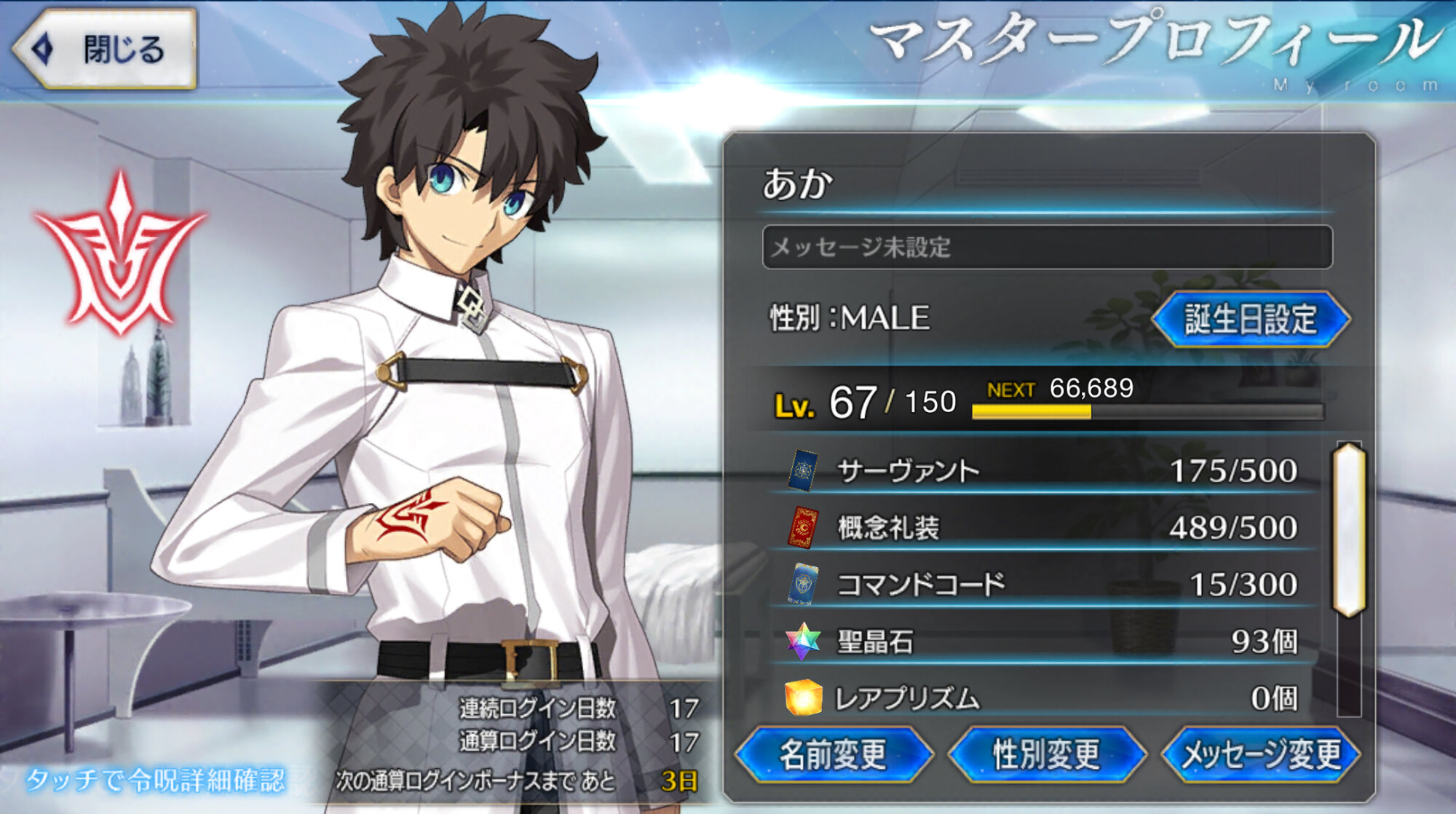
Task: Select the 性別変更 gender change button
Action: click(1046, 754)
